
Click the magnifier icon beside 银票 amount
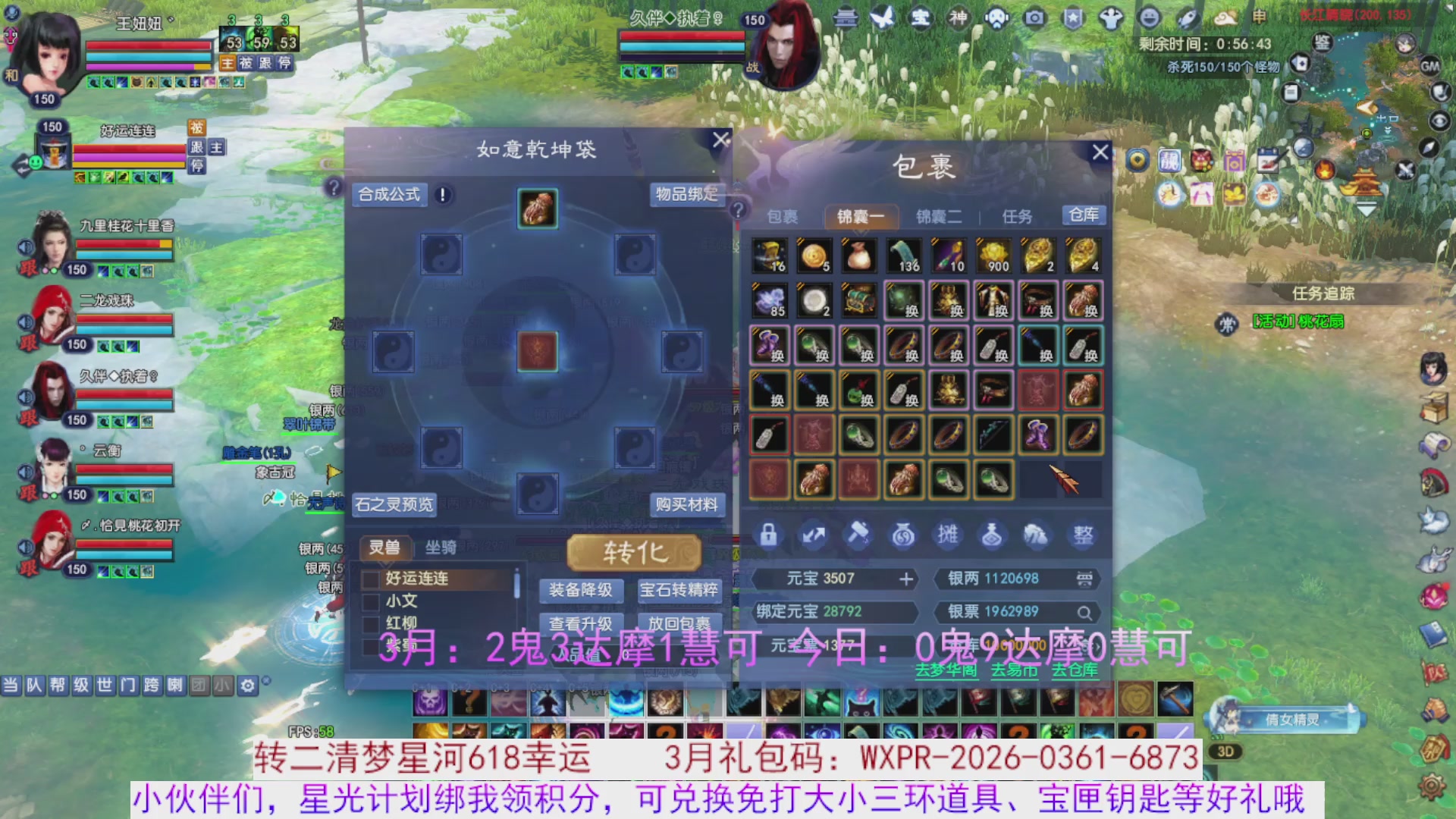coord(1086,613)
